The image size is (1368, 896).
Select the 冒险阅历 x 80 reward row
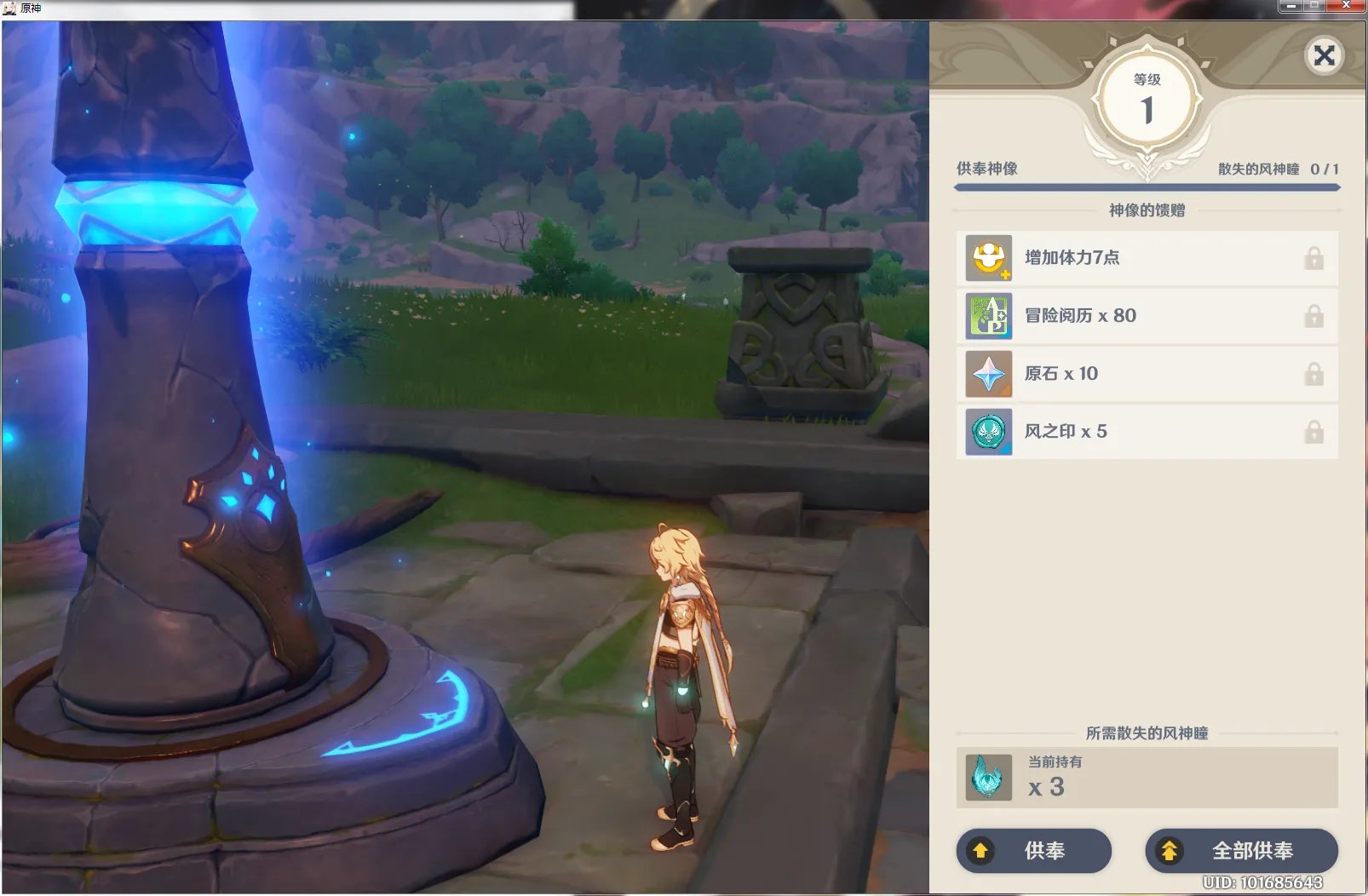point(1147,316)
